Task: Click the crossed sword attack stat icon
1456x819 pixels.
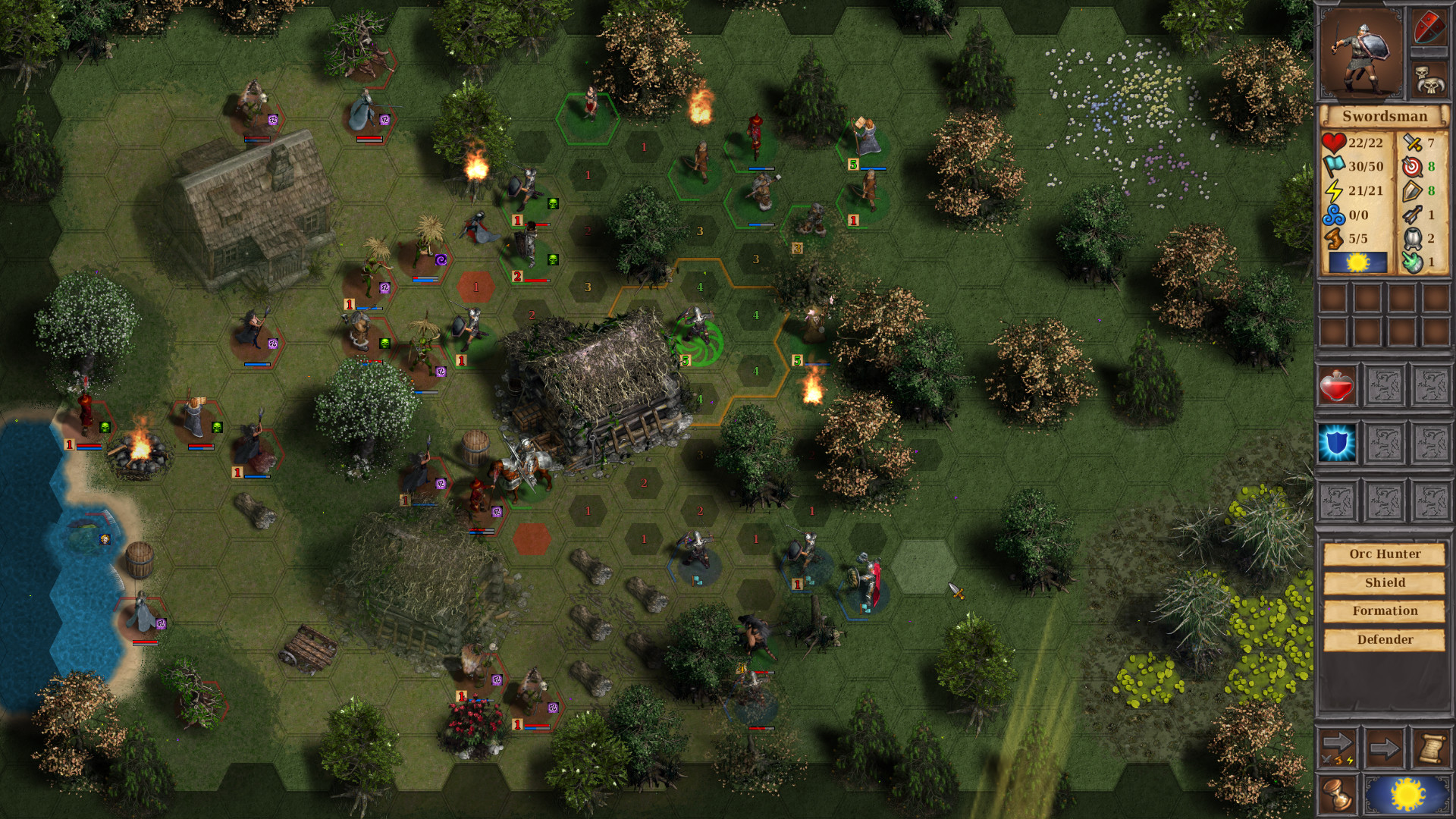Action: point(1410,141)
